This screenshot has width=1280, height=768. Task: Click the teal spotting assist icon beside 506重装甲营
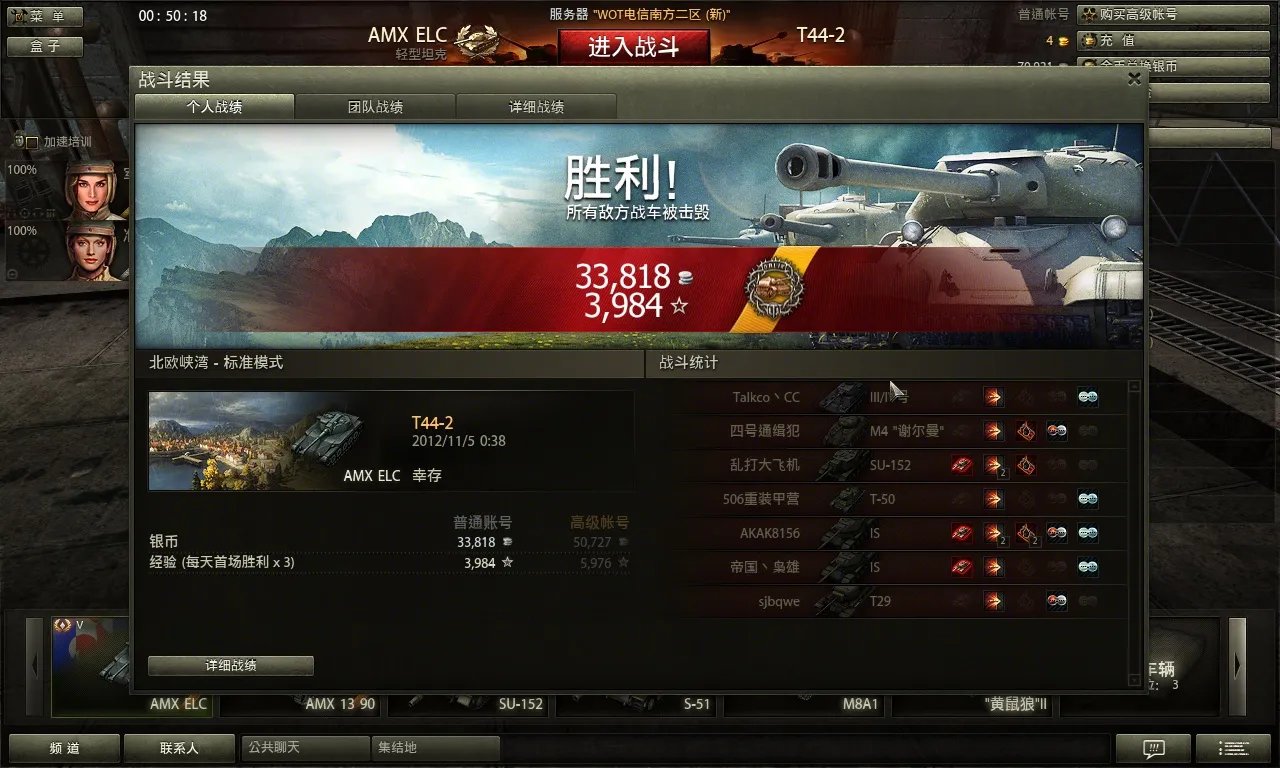click(1087, 497)
